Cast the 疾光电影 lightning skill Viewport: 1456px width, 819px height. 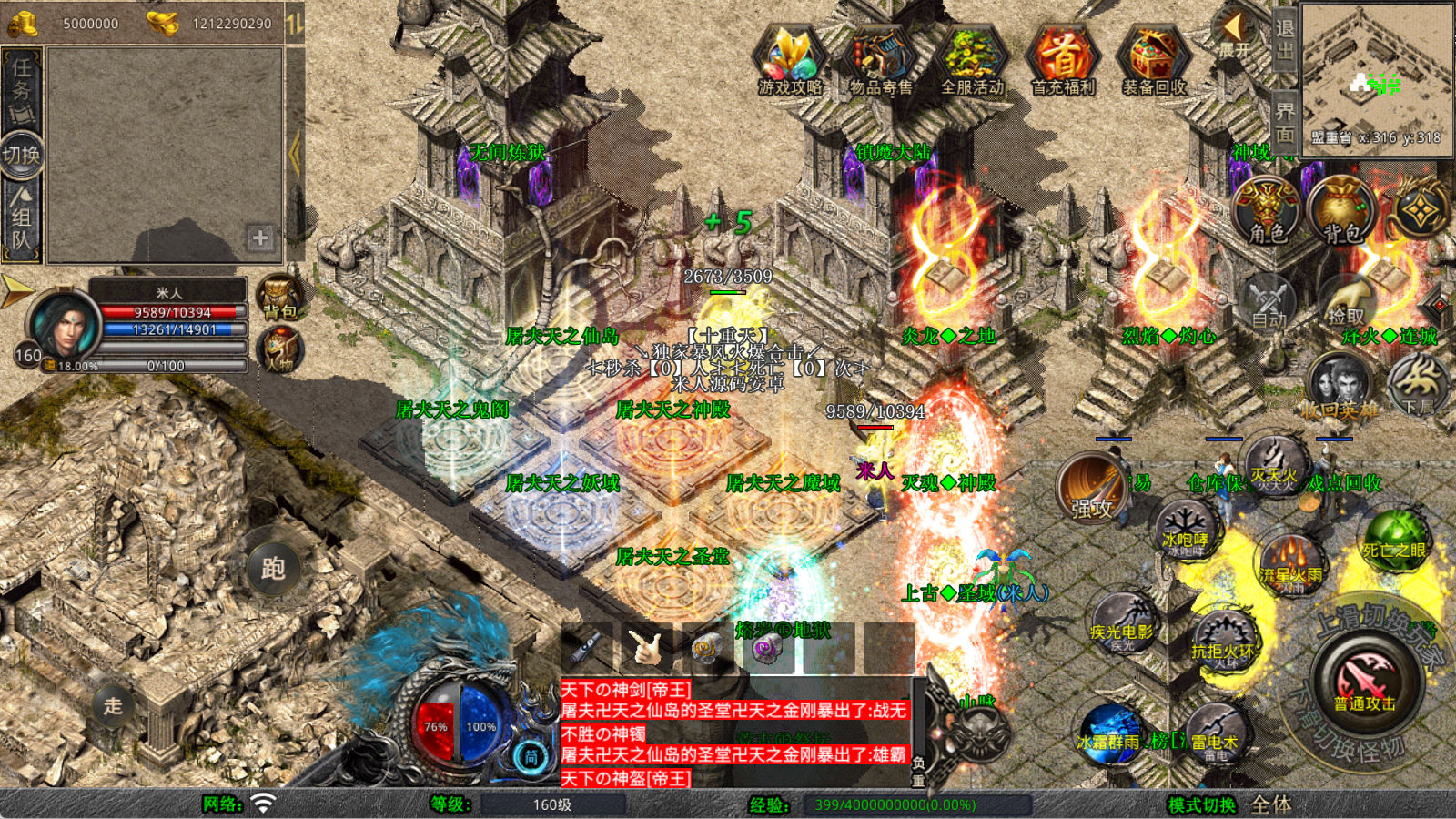click(1122, 623)
